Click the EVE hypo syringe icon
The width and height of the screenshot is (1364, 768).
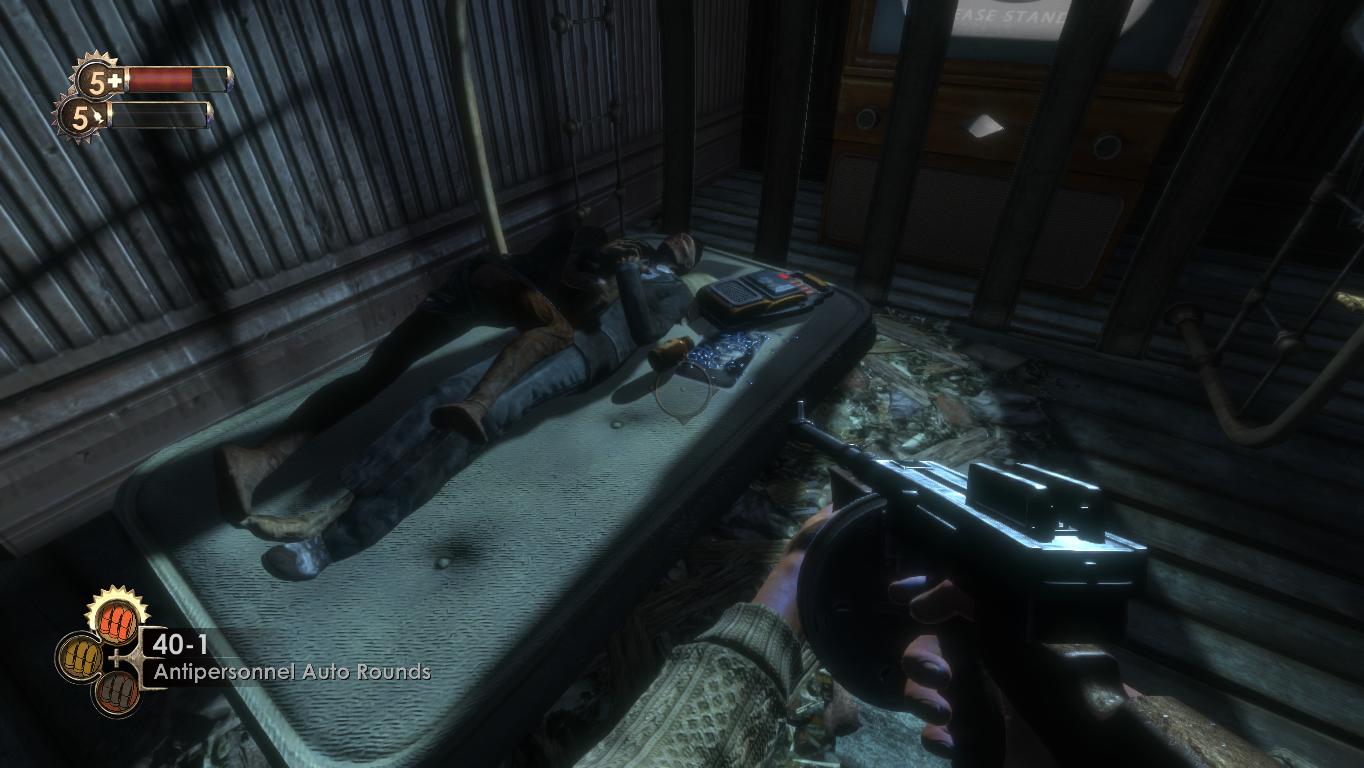point(98,115)
